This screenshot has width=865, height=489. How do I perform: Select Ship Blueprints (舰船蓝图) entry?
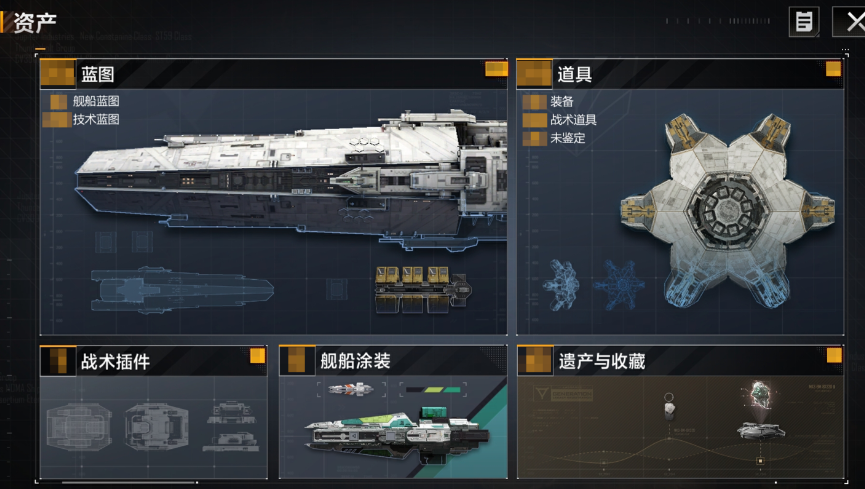coord(96,101)
